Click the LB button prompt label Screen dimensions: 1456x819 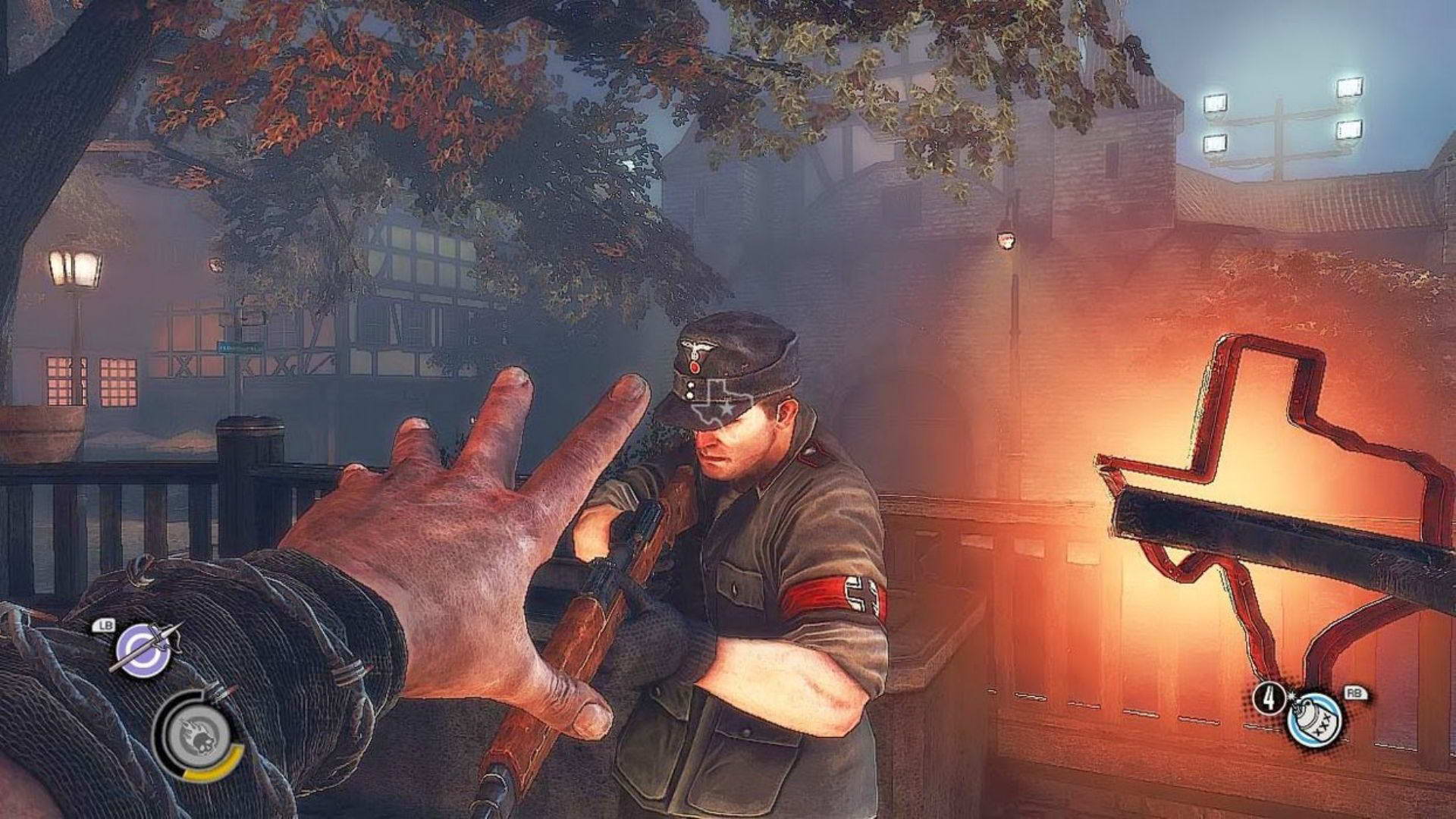click(105, 626)
